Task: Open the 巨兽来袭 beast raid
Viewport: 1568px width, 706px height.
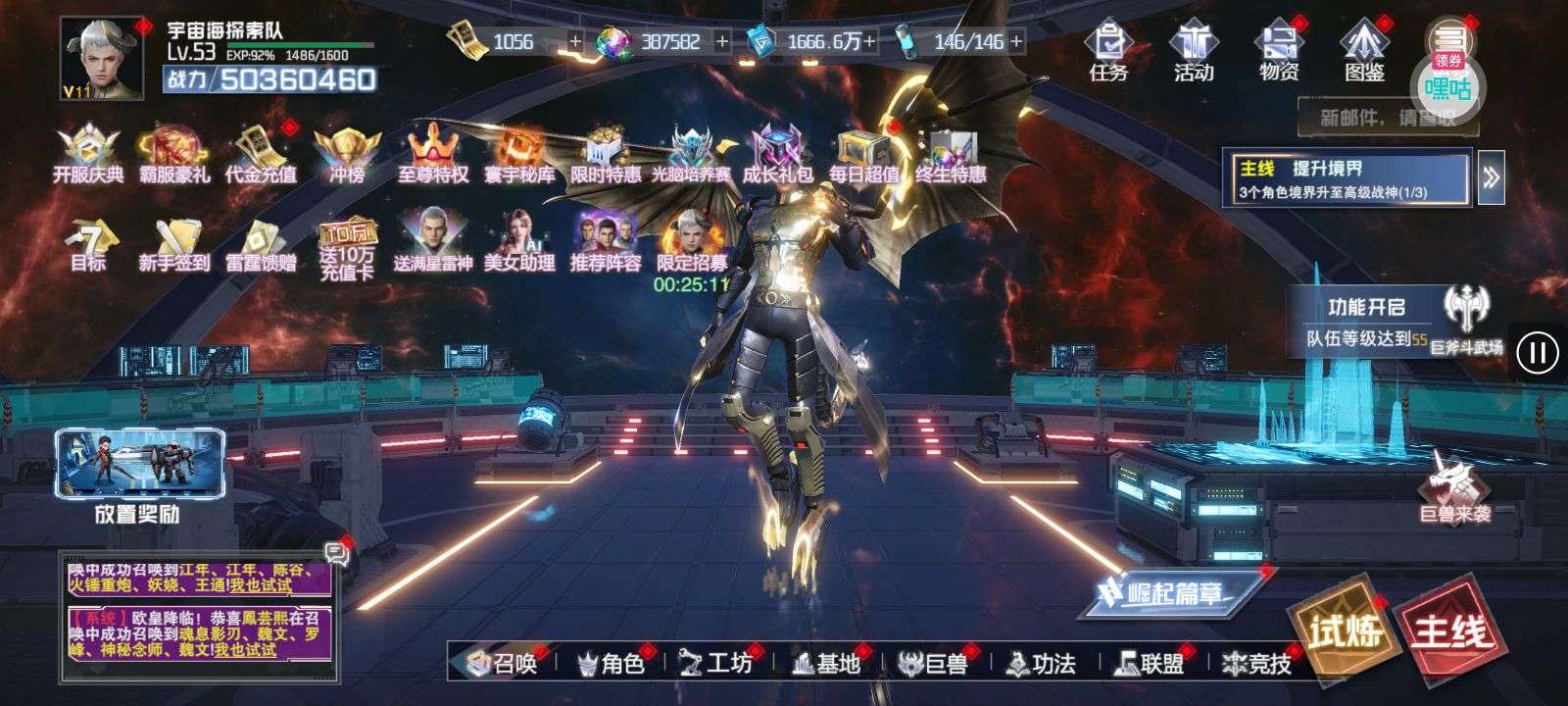Action: (x=1455, y=487)
